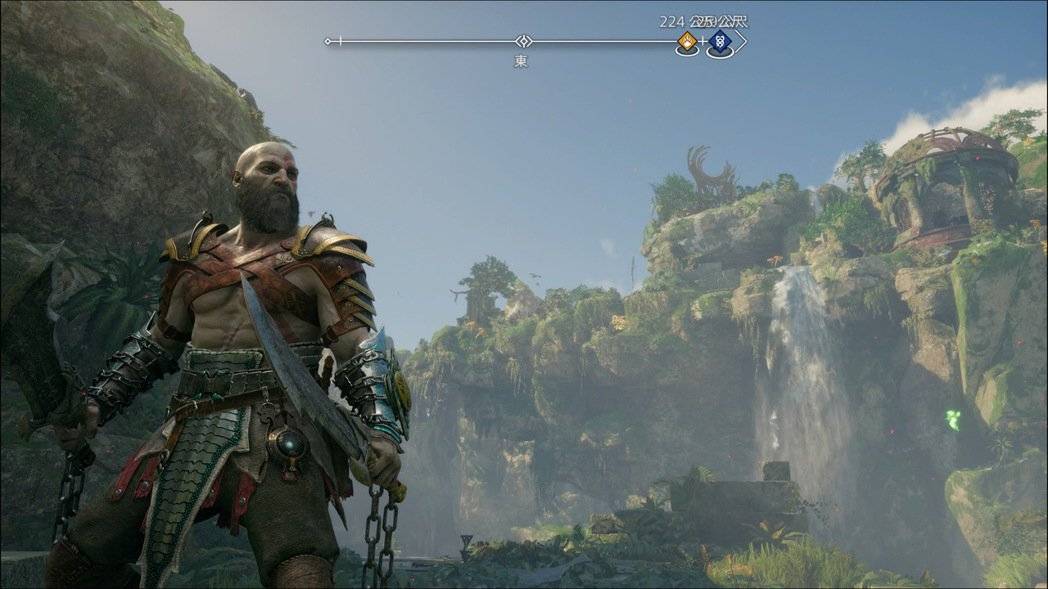
Task: Select the blue diamond marker on compass
Action: click(719, 42)
